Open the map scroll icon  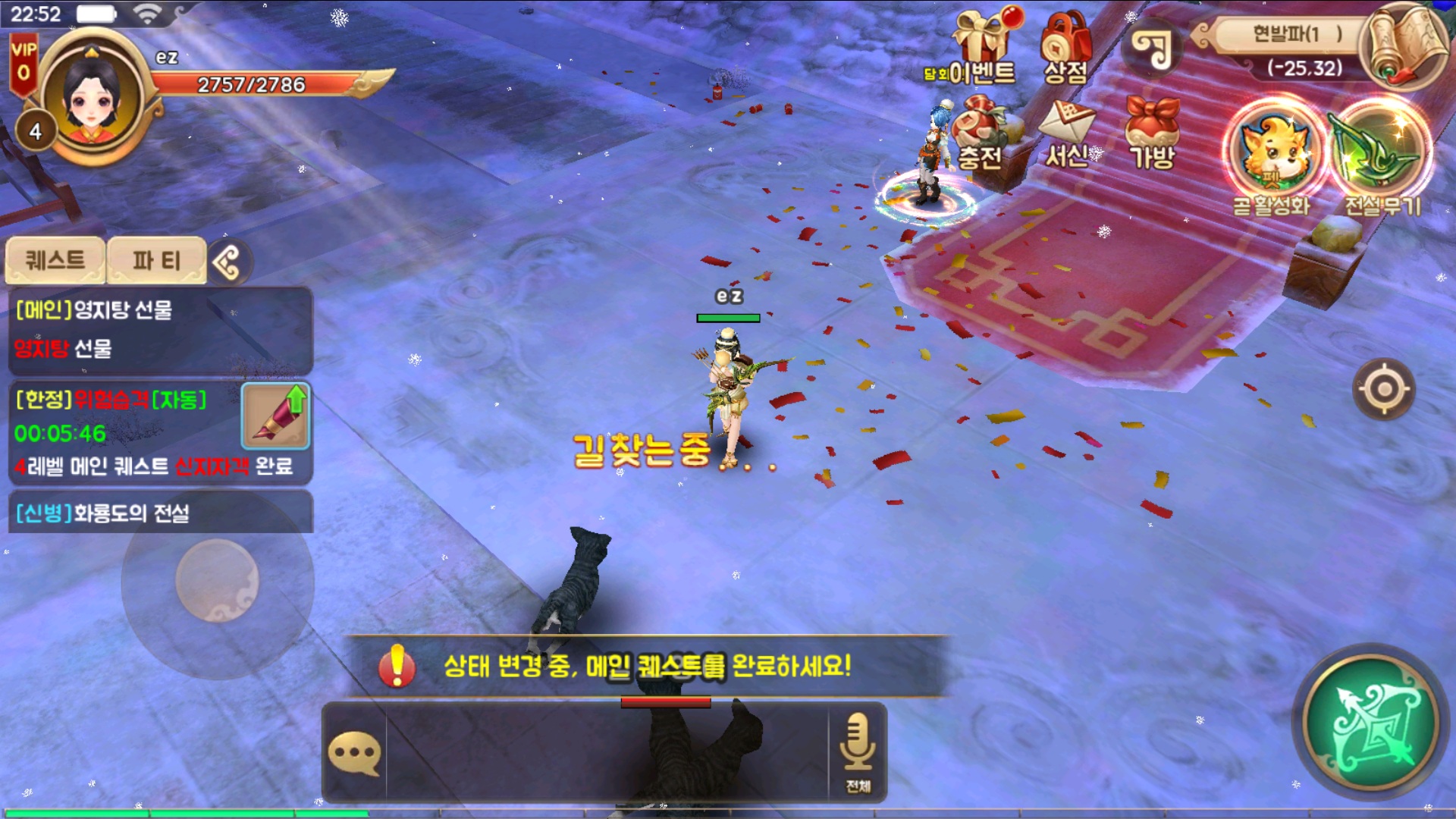(1404, 45)
